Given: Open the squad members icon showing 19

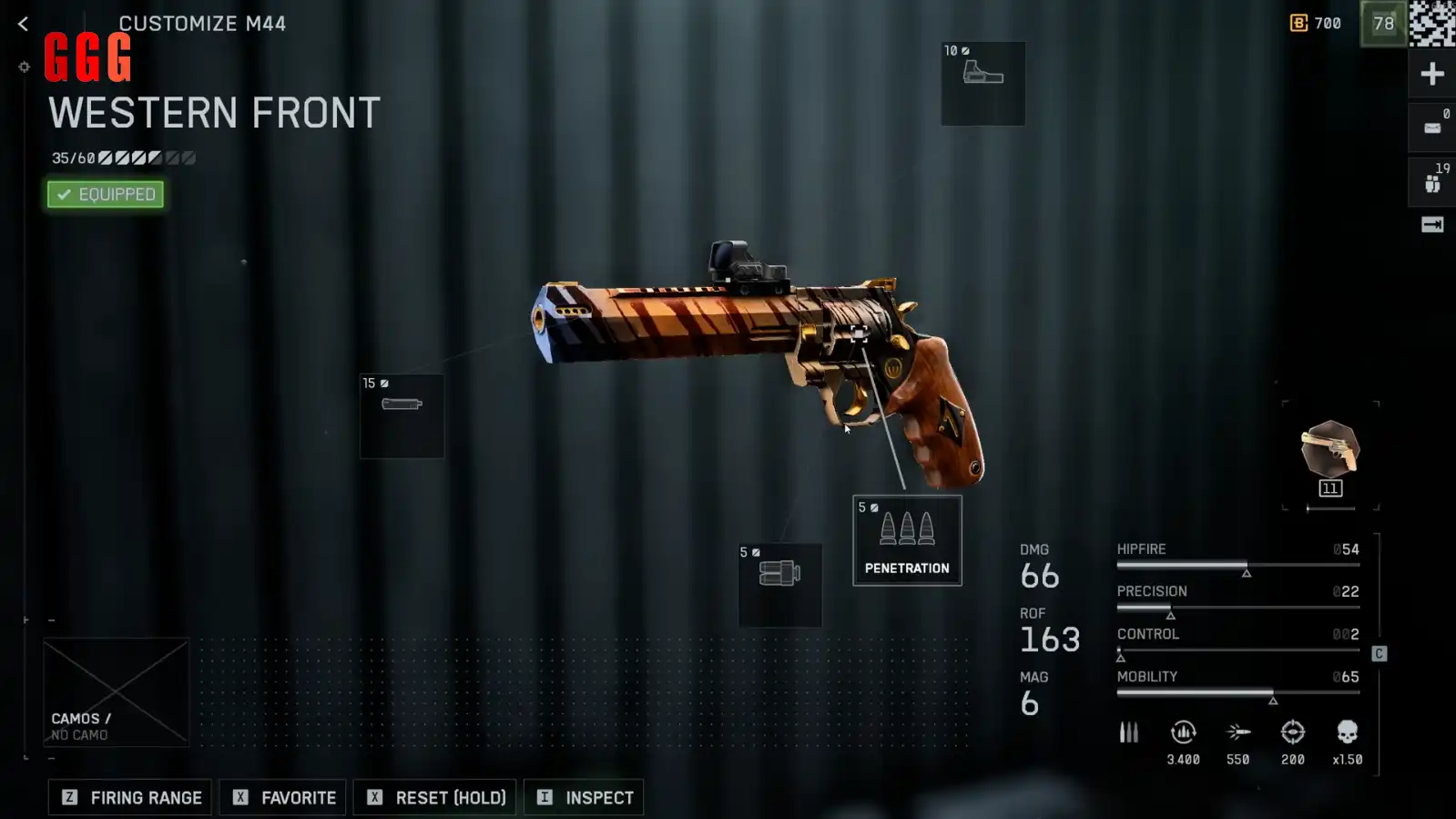Looking at the screenshot, I should (1431, 182).
